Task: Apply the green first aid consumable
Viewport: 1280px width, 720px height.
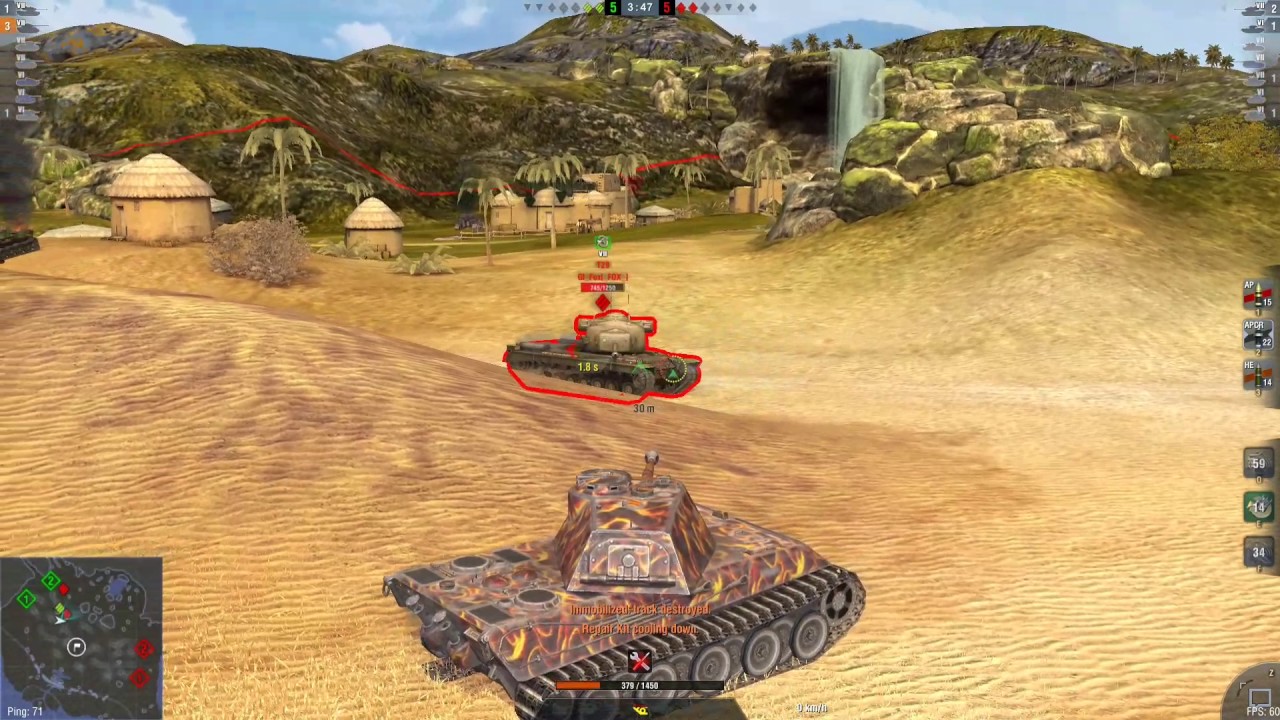Action: [x=1258, y=508]
